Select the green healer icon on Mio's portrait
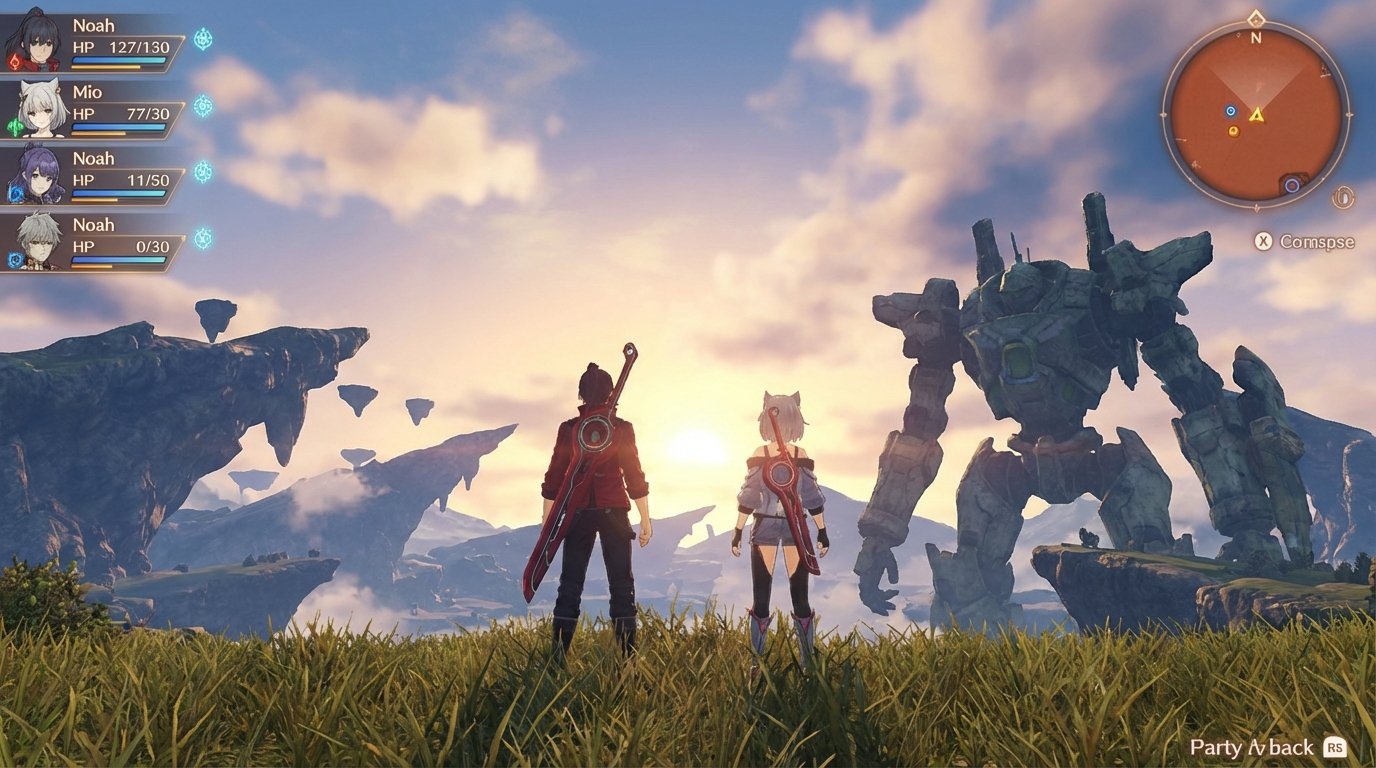Screen dimensions: 1376x768 14,124
